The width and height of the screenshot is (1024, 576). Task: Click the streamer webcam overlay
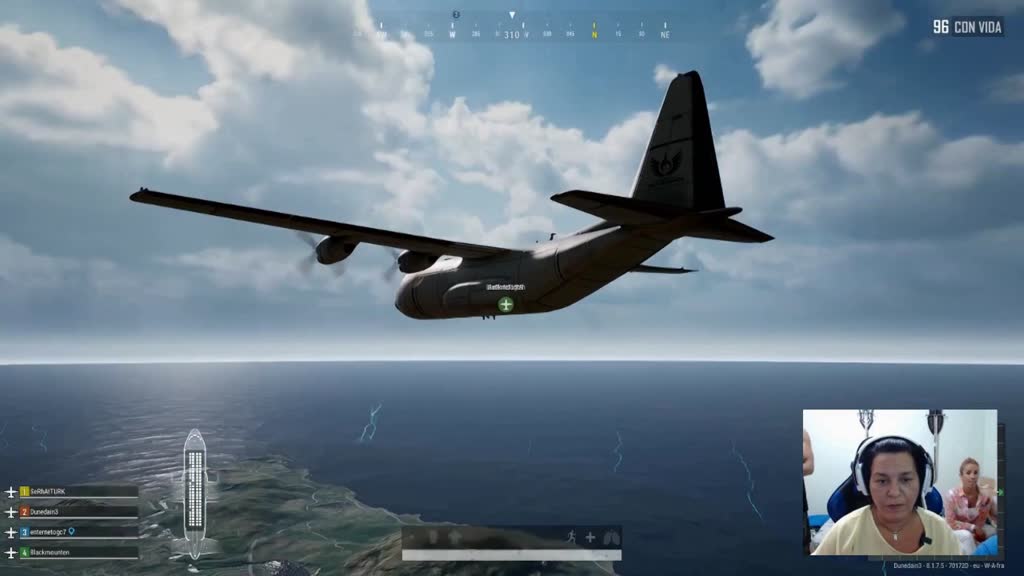(899, 481)
